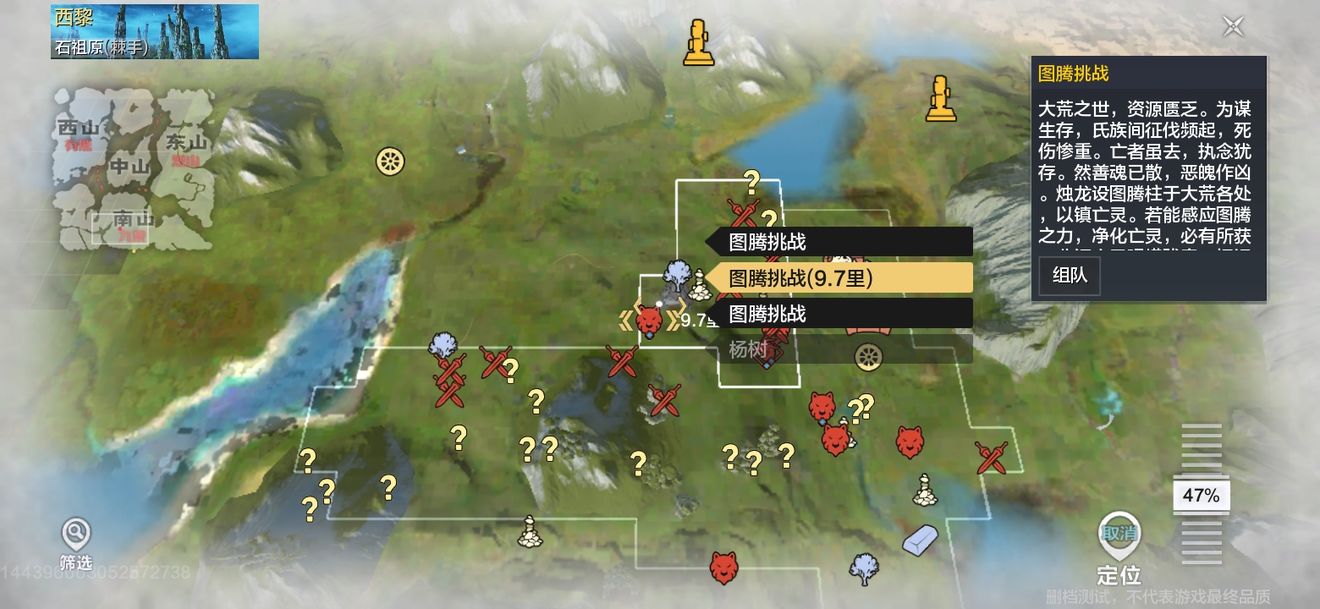Select the 图腾挑战(9.7里) list entry
Screen dimensions: 1320x609
[840, 278]
